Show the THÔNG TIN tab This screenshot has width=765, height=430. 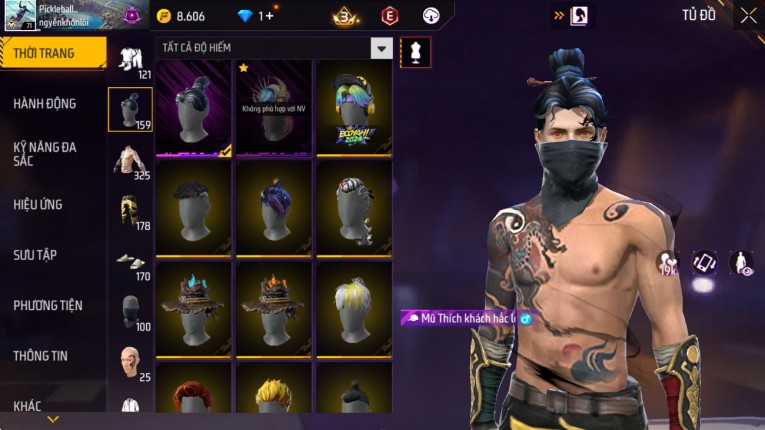click(x=41, y=355)
